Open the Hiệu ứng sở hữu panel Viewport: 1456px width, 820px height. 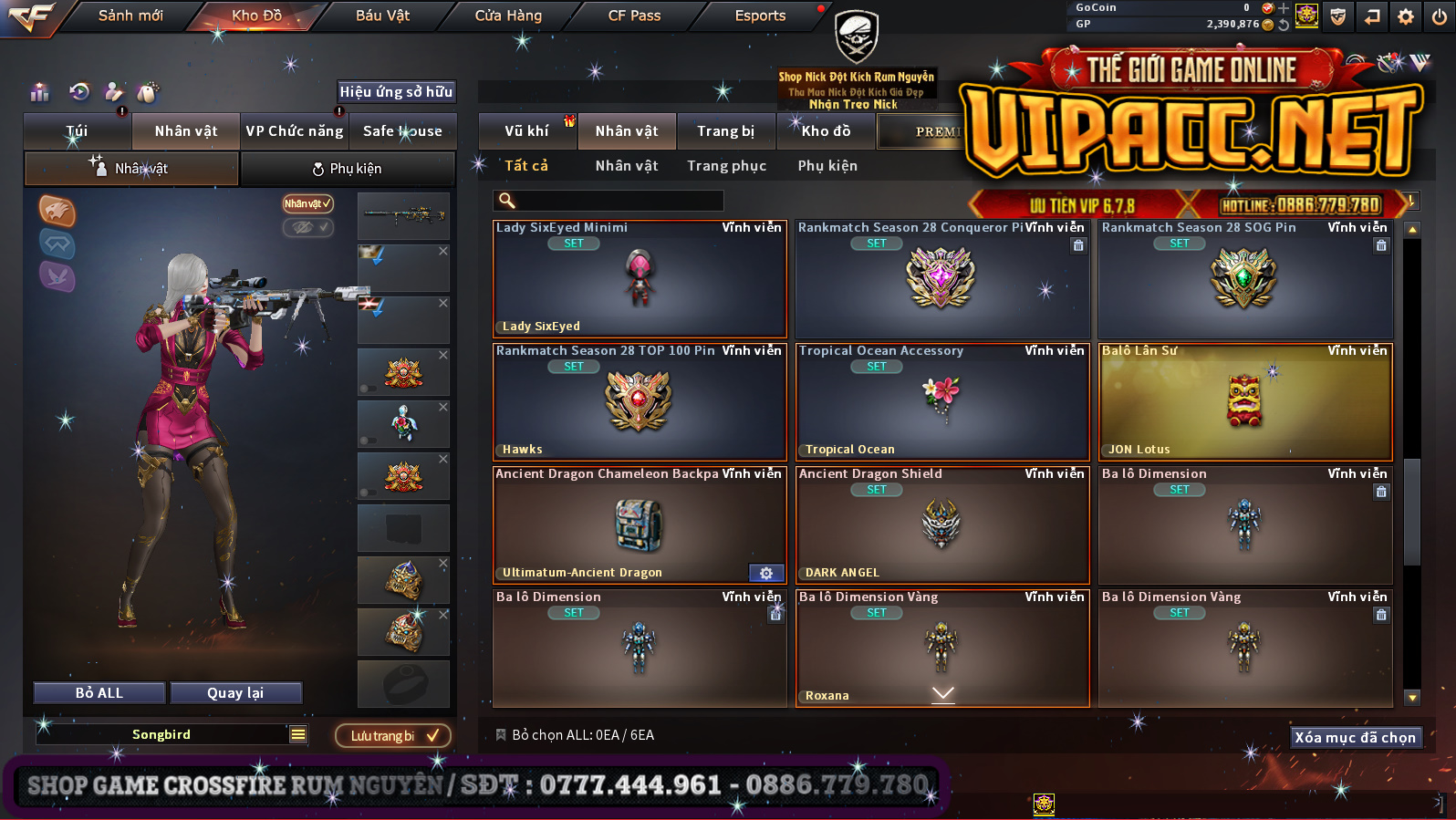[x=396, y=92]
